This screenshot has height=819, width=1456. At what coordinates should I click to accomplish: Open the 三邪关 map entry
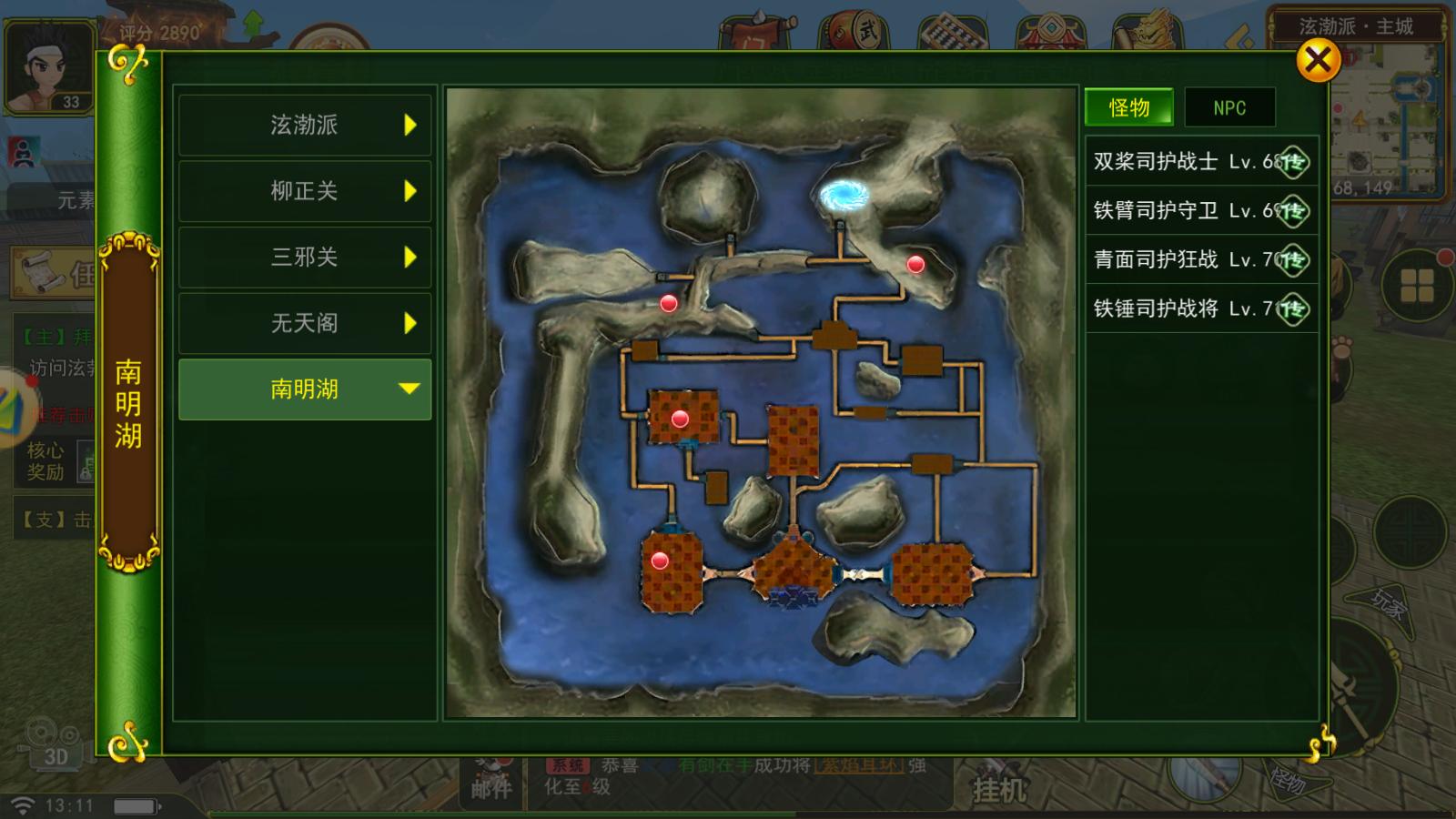(305, 258)
